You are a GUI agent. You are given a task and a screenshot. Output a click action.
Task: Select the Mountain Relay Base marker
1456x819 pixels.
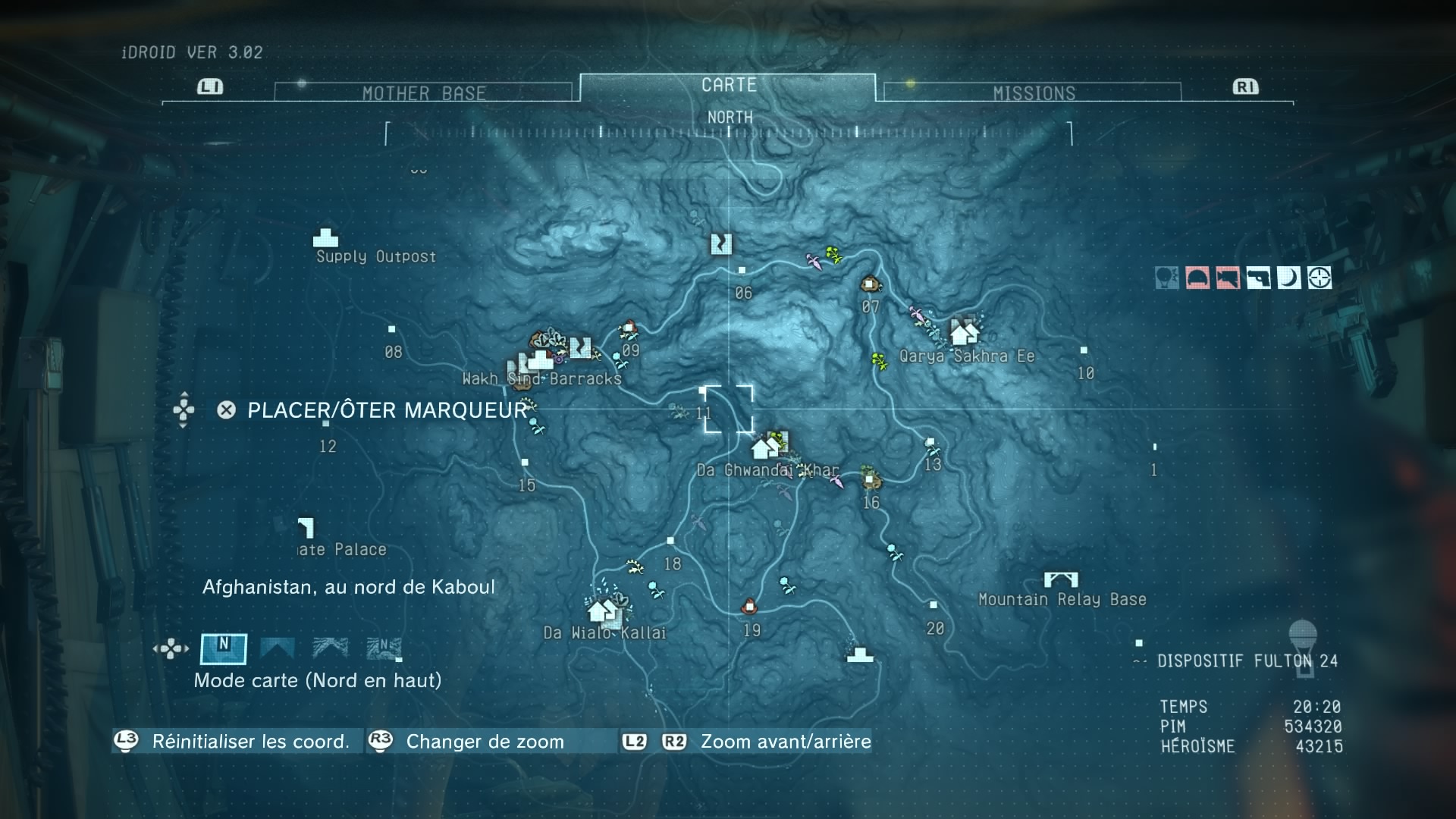click(x=1061, y=581)
